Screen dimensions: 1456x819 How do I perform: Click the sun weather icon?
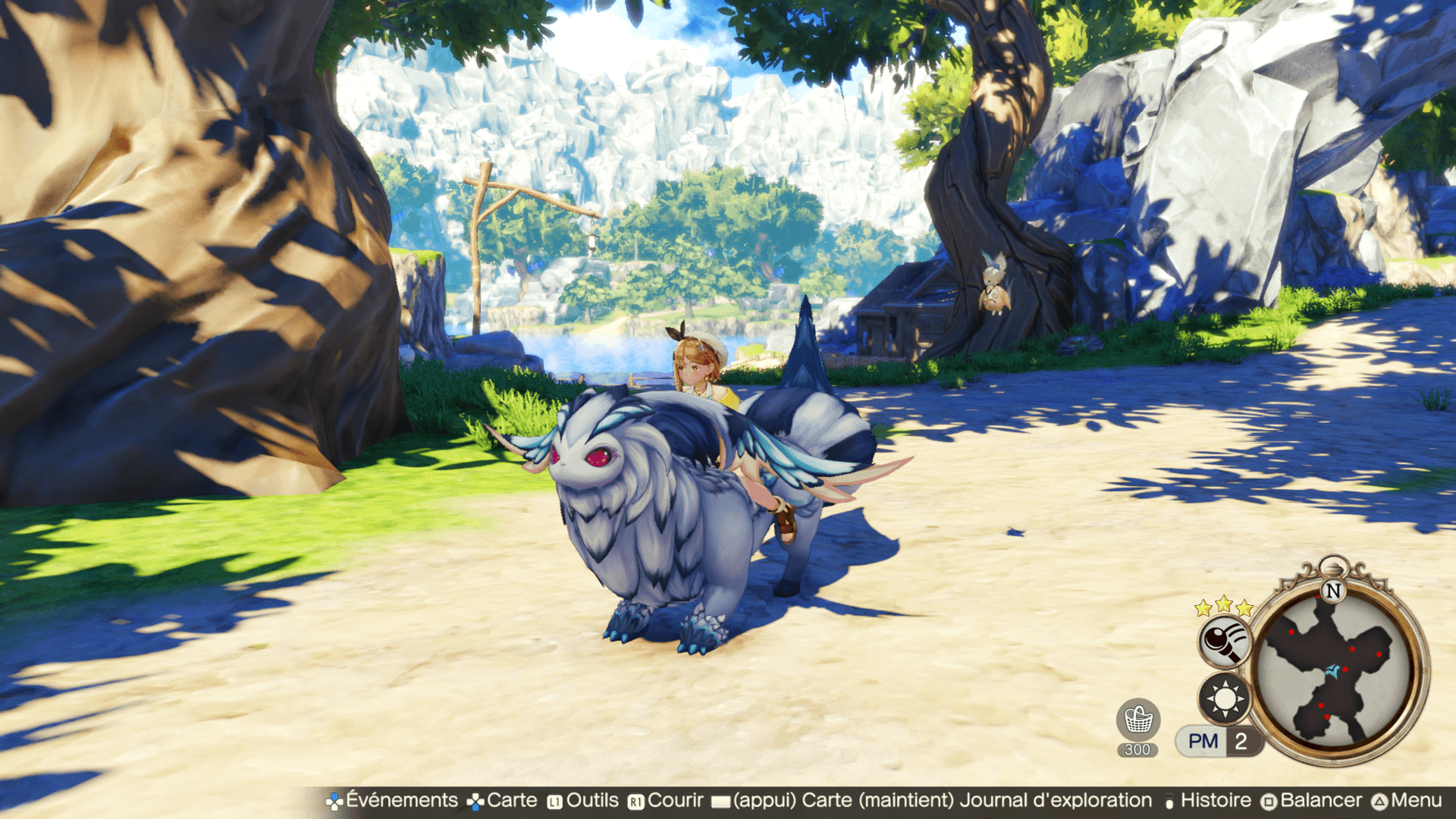1224,698
